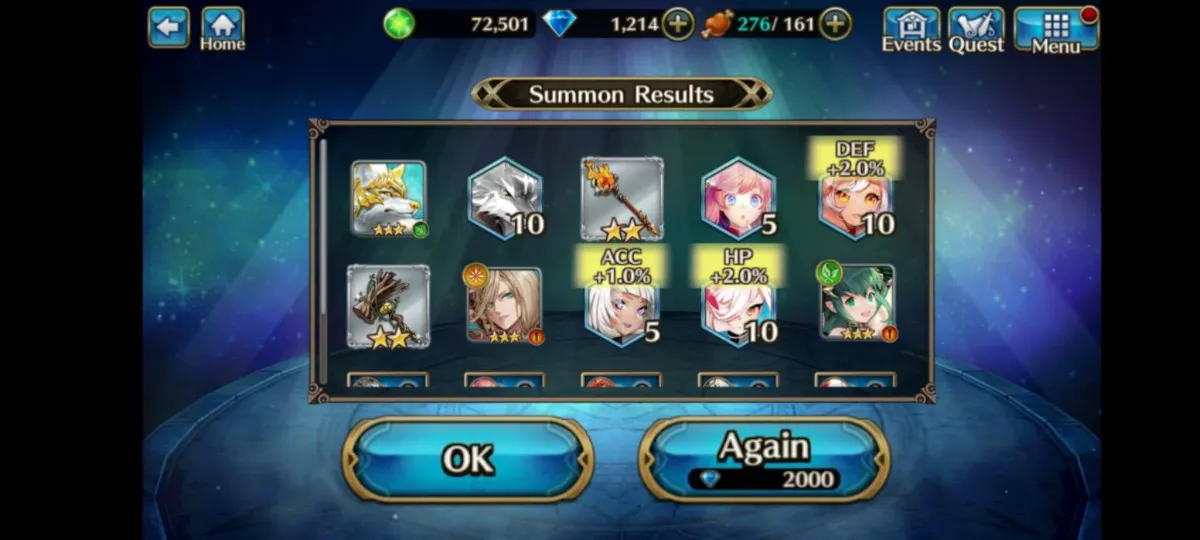
Task: Add more blue gems
Action: coord(678,23)
